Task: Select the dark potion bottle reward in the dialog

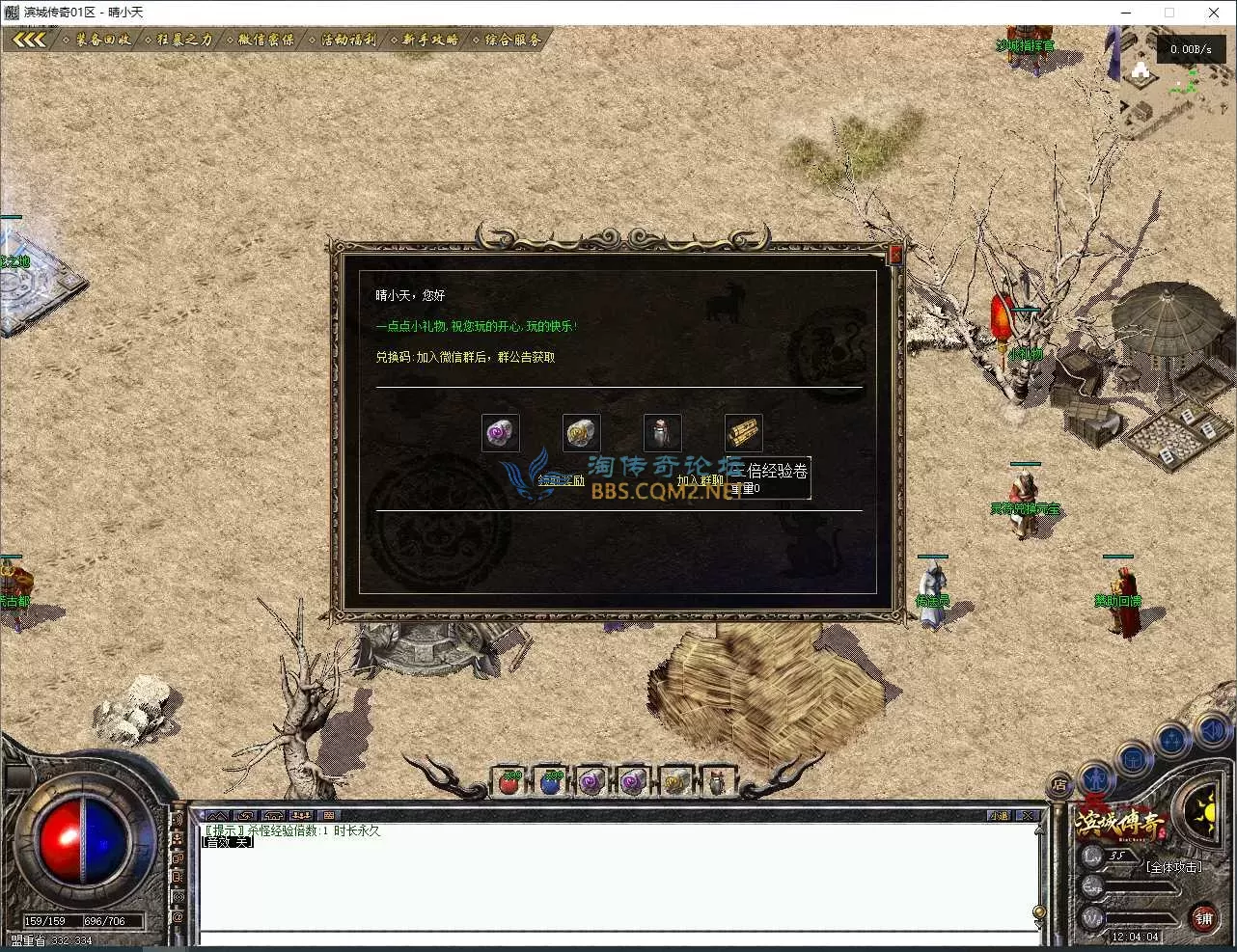Action: tap(662, 433)
